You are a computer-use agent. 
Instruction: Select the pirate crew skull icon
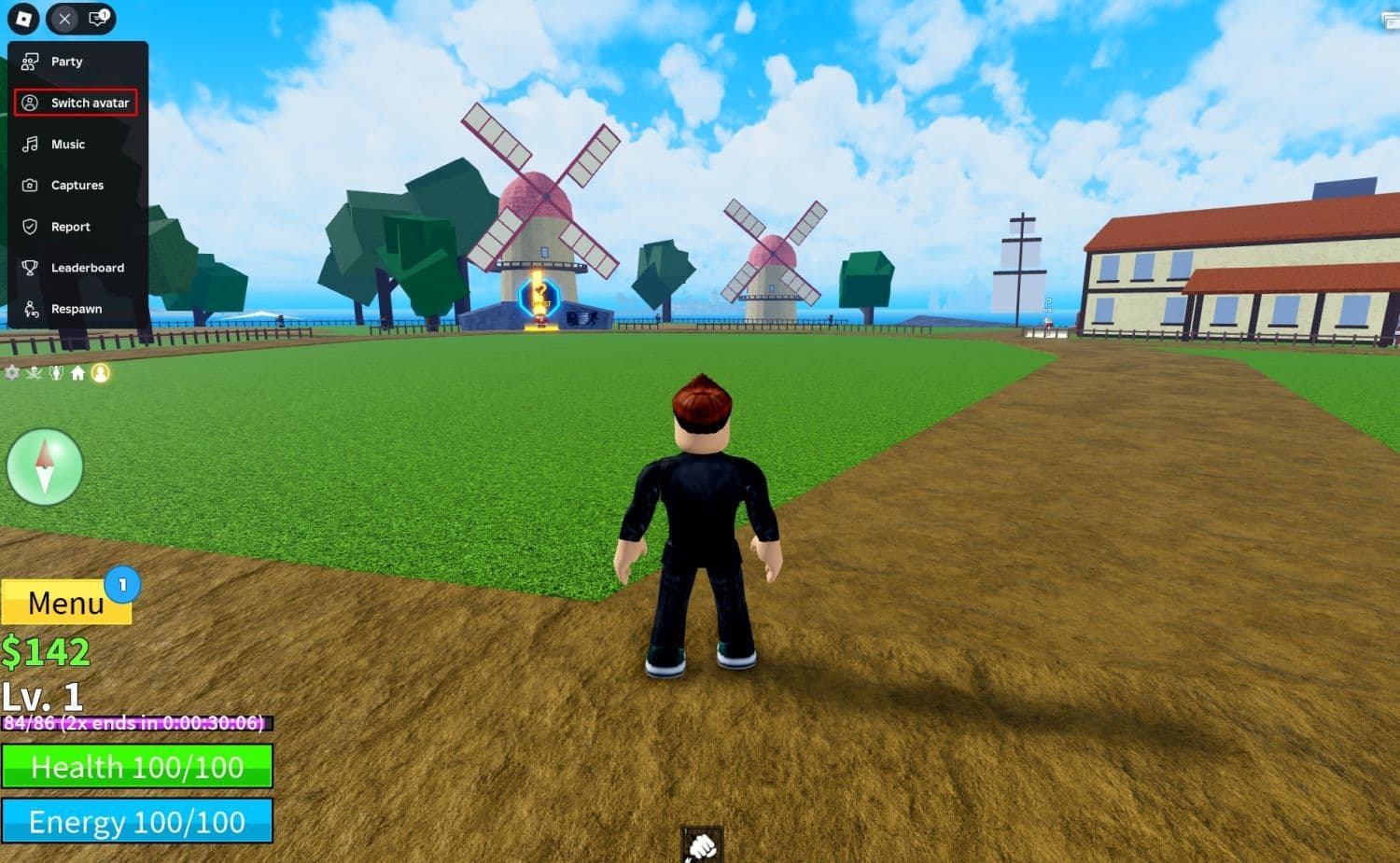[33, 372]
